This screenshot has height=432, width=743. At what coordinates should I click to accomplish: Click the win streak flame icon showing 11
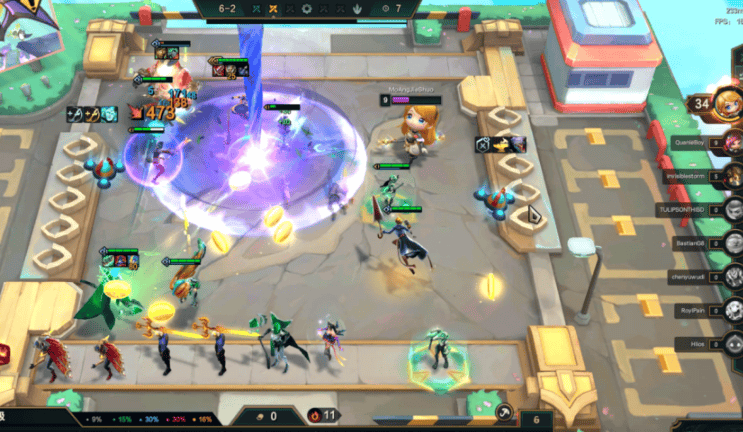click(x=317, y=414)
